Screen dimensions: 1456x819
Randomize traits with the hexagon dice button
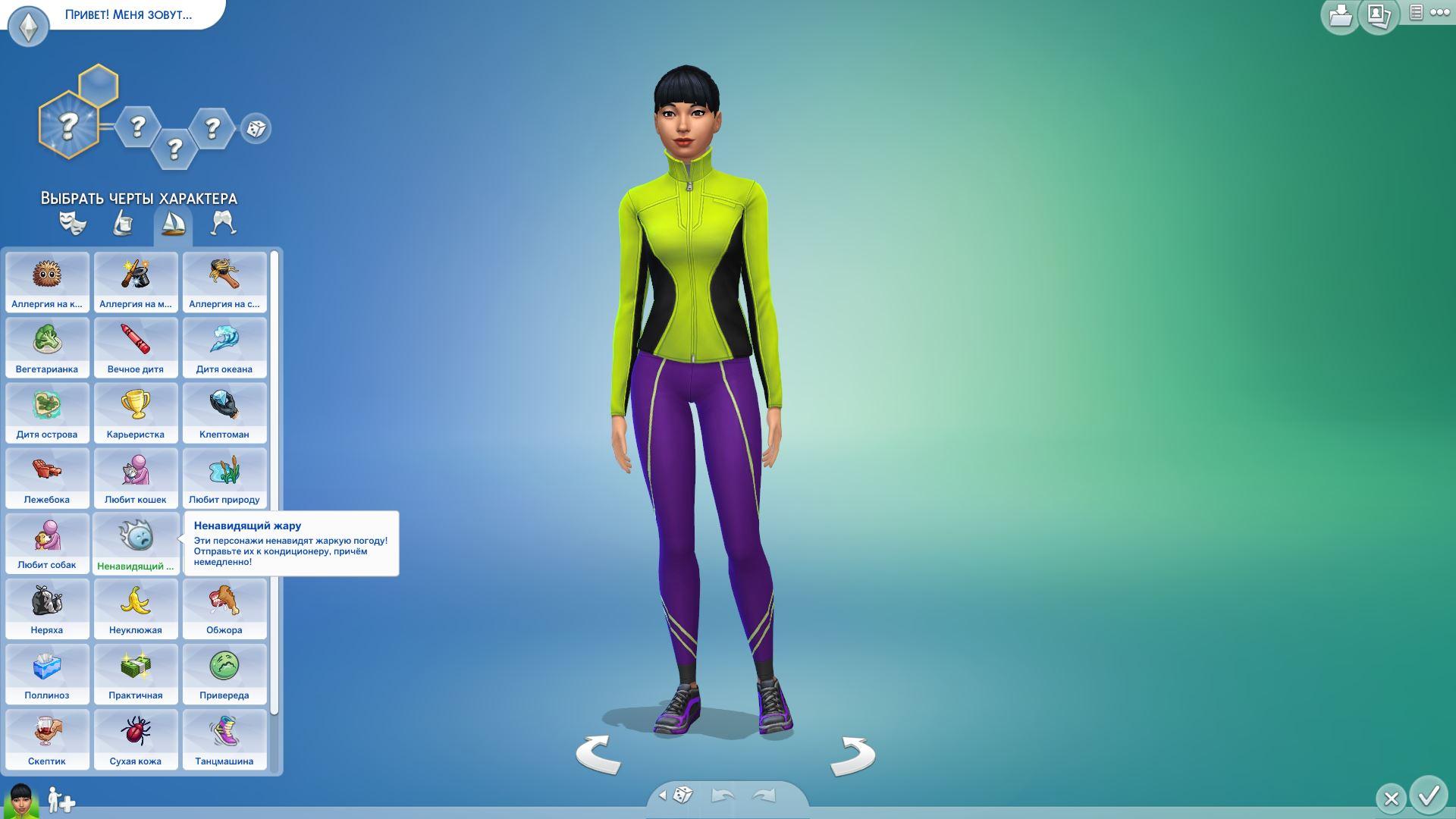[256, 128]
